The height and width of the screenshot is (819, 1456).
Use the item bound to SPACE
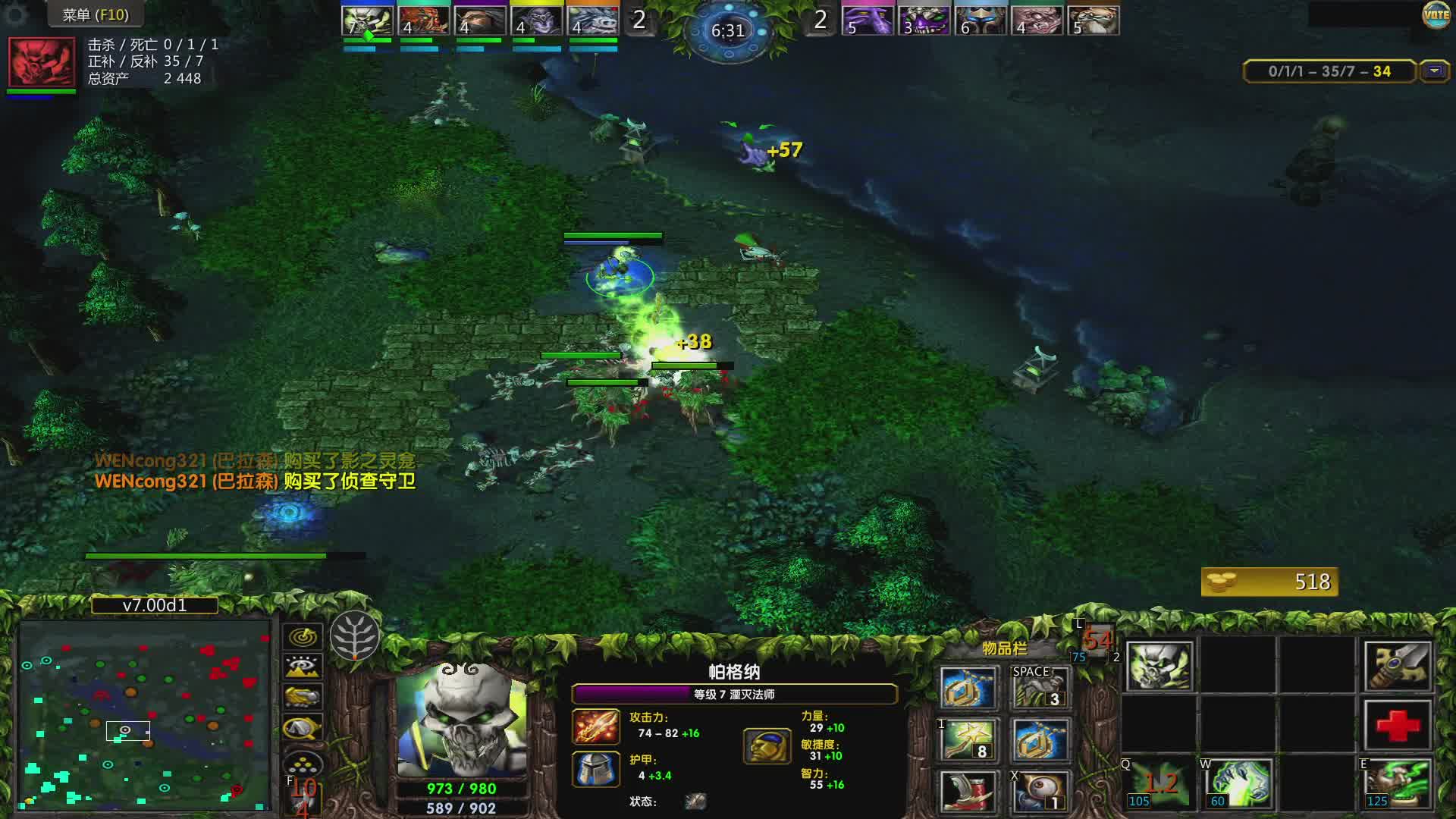(1038, 688)
